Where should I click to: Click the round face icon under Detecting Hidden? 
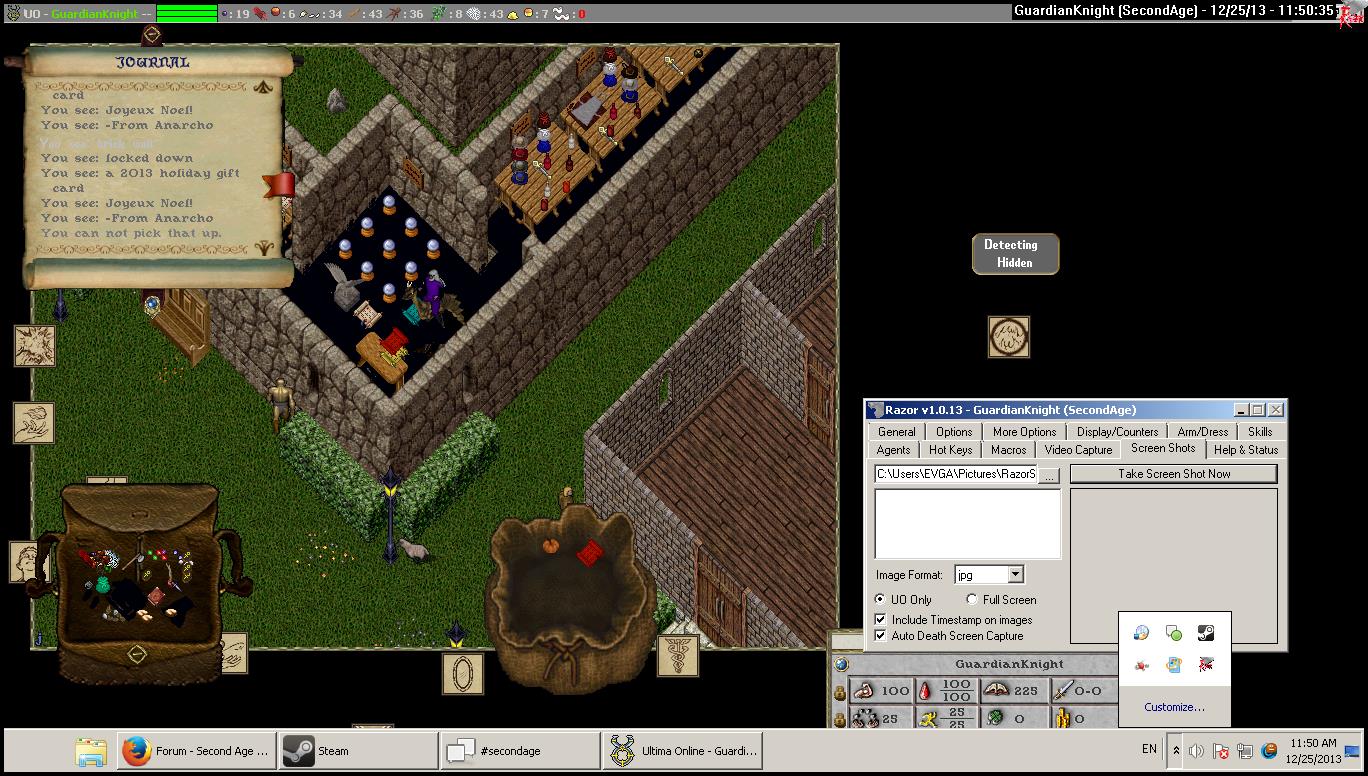pyautogui.click(x=1008, y=337)
